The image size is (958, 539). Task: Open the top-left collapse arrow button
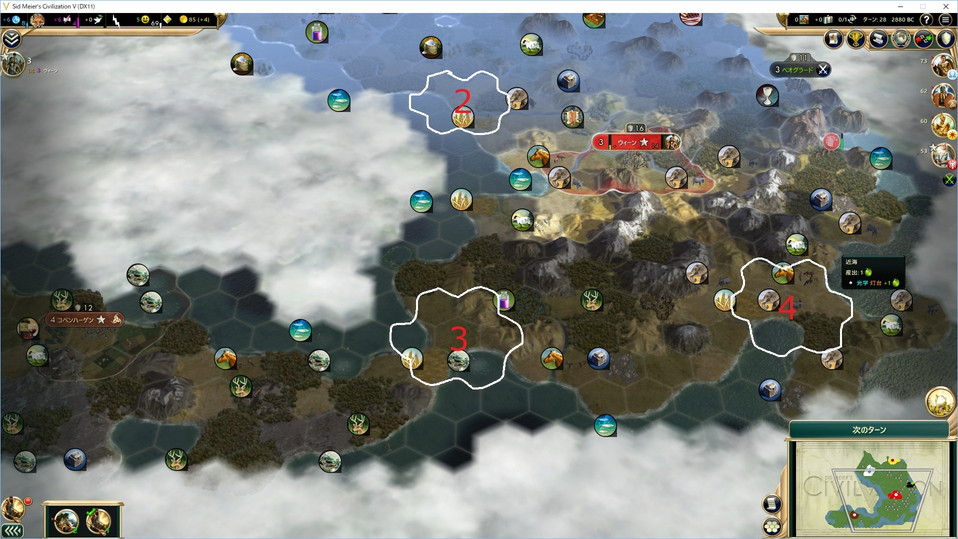pyautogui.click(x=12, y=38)
